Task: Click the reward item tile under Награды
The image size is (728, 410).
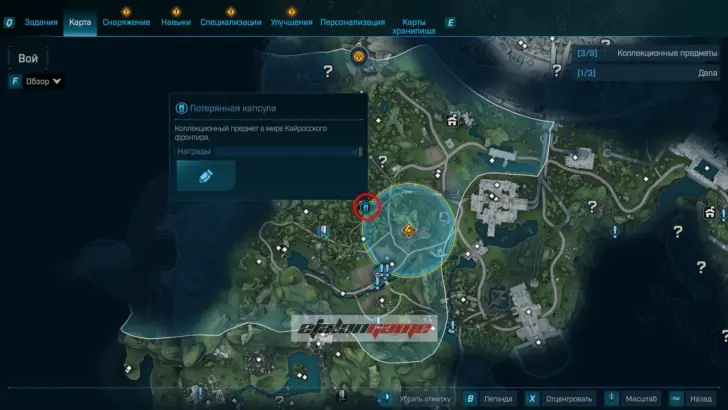Action: coord(206,175)
